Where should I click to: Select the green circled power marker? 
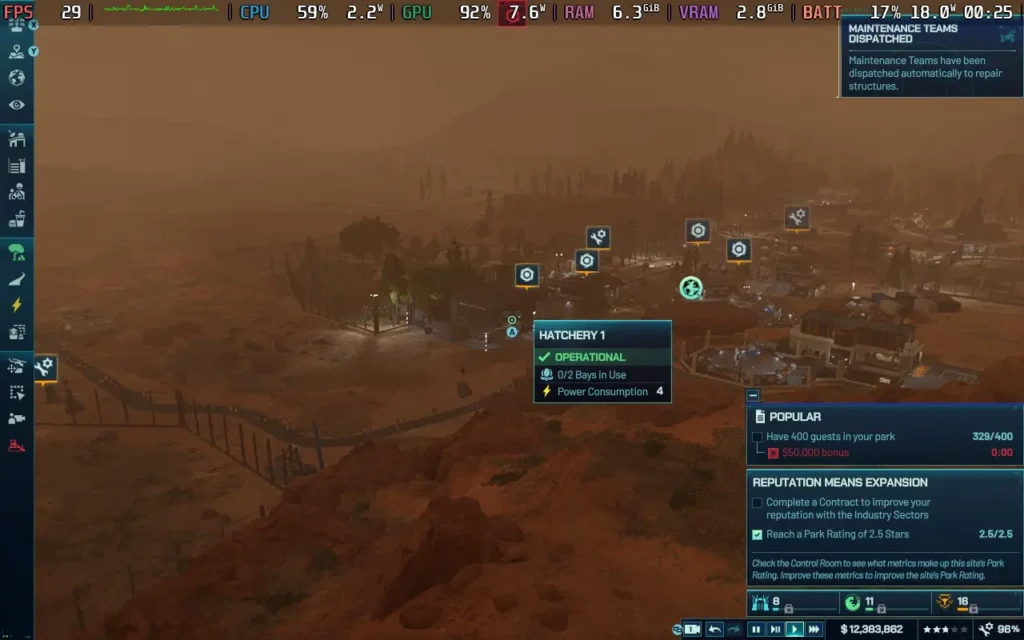(x=691, y=288)
